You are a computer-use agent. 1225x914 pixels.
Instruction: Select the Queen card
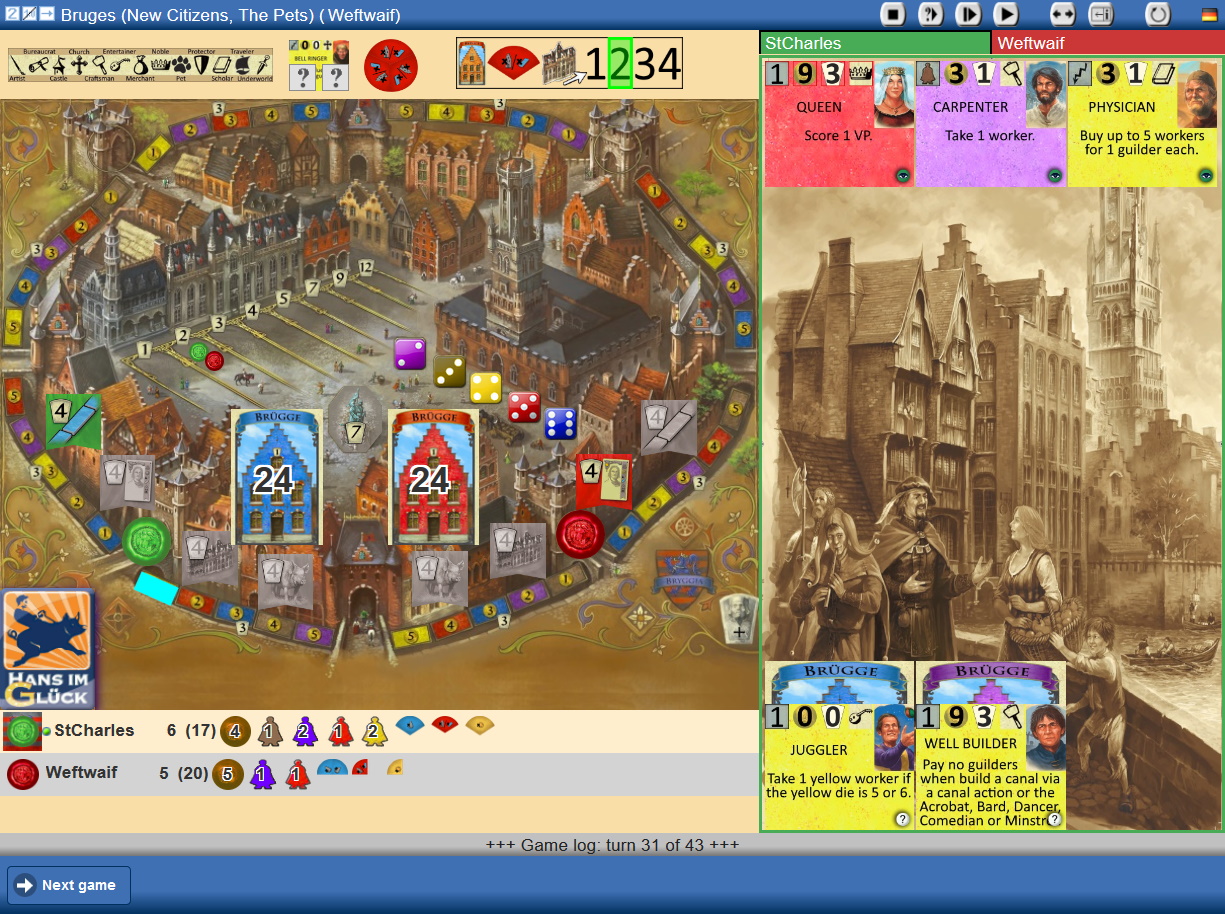point(839,122)
